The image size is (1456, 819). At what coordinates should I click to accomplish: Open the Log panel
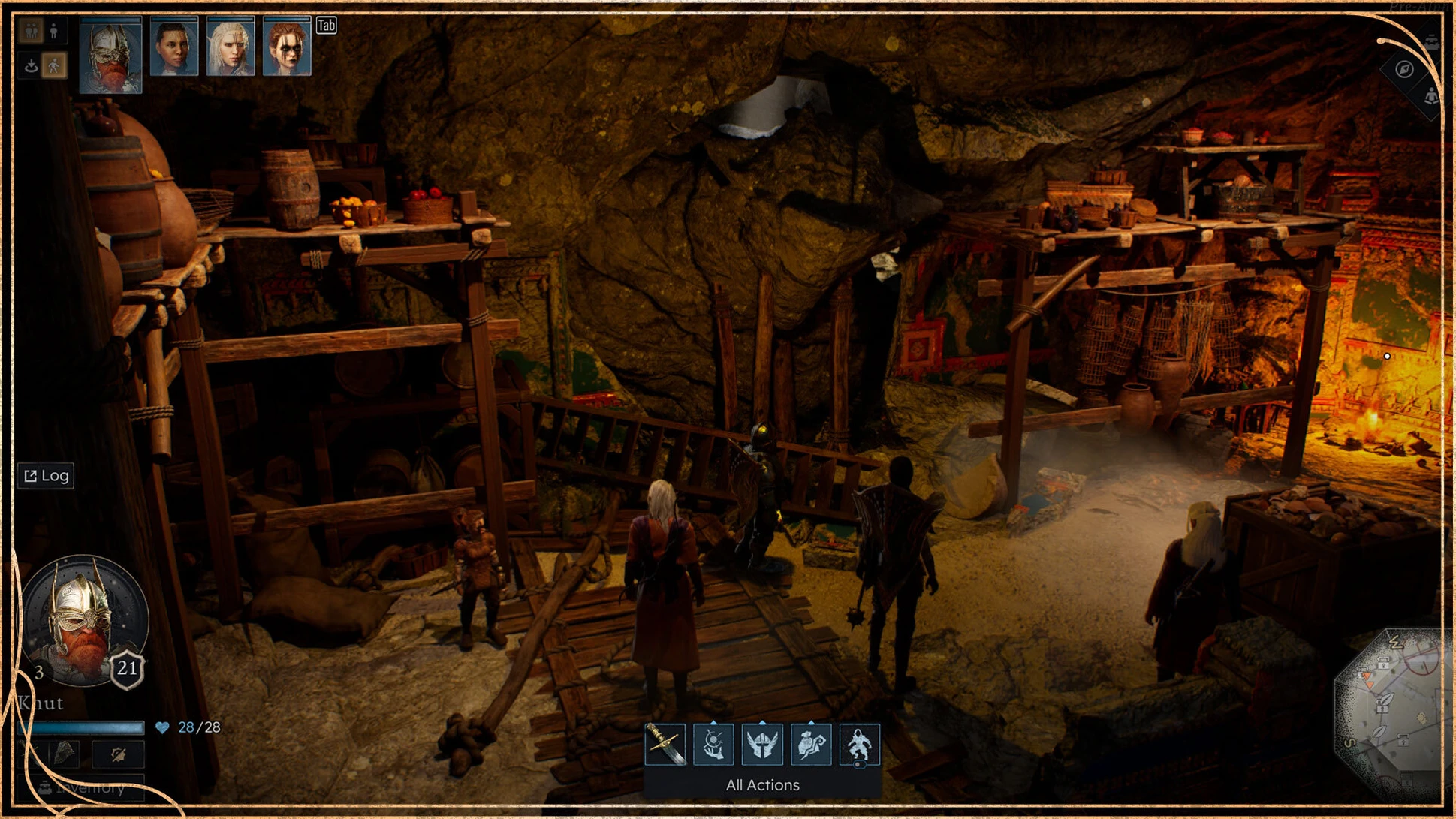tap(47, 476)
